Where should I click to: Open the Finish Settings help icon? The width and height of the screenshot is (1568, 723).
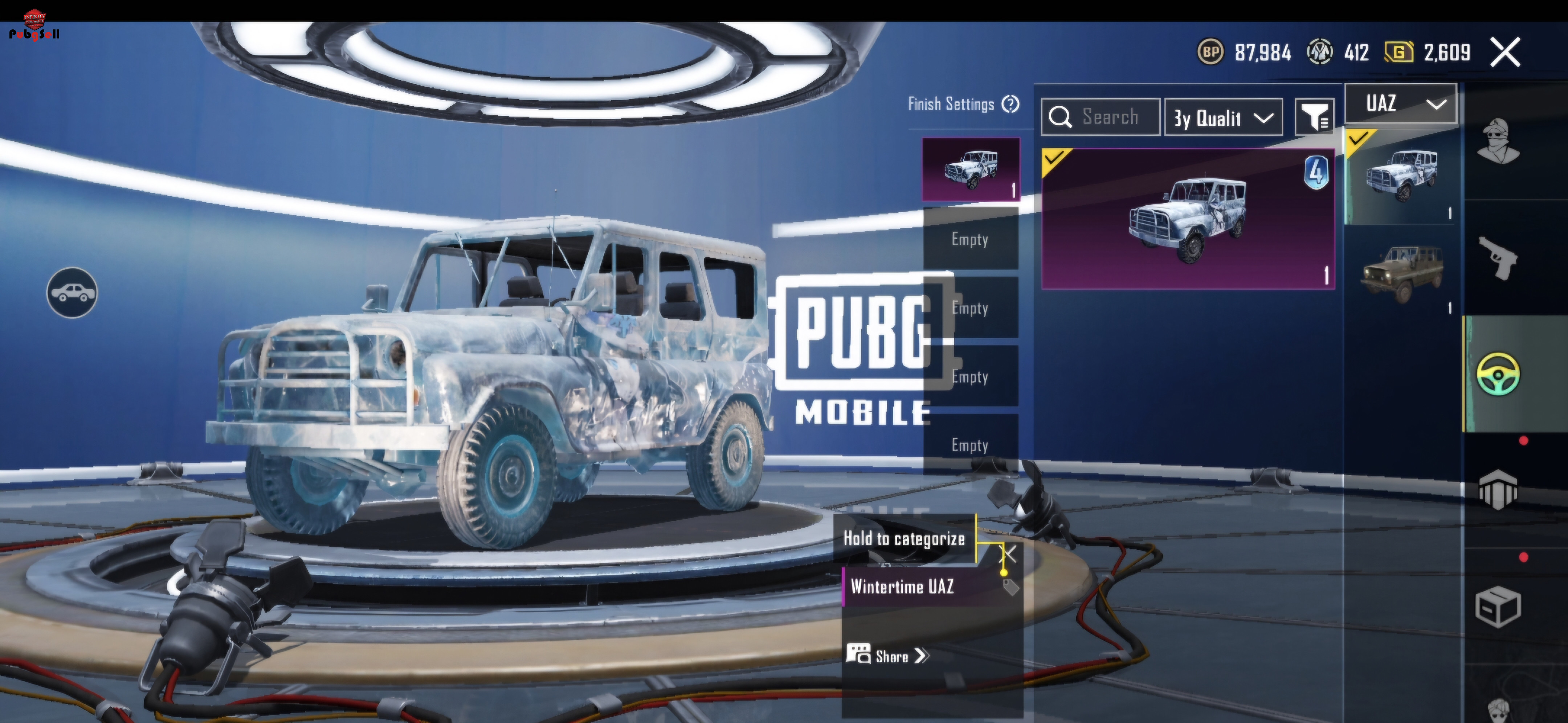coord(1010,104)
